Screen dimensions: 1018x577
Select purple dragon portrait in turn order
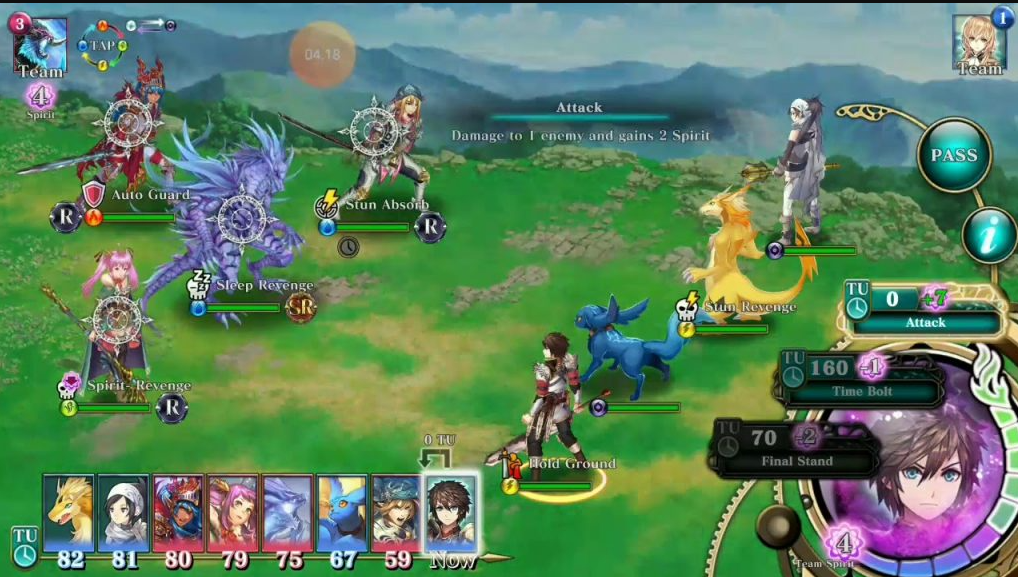(287, 512)
